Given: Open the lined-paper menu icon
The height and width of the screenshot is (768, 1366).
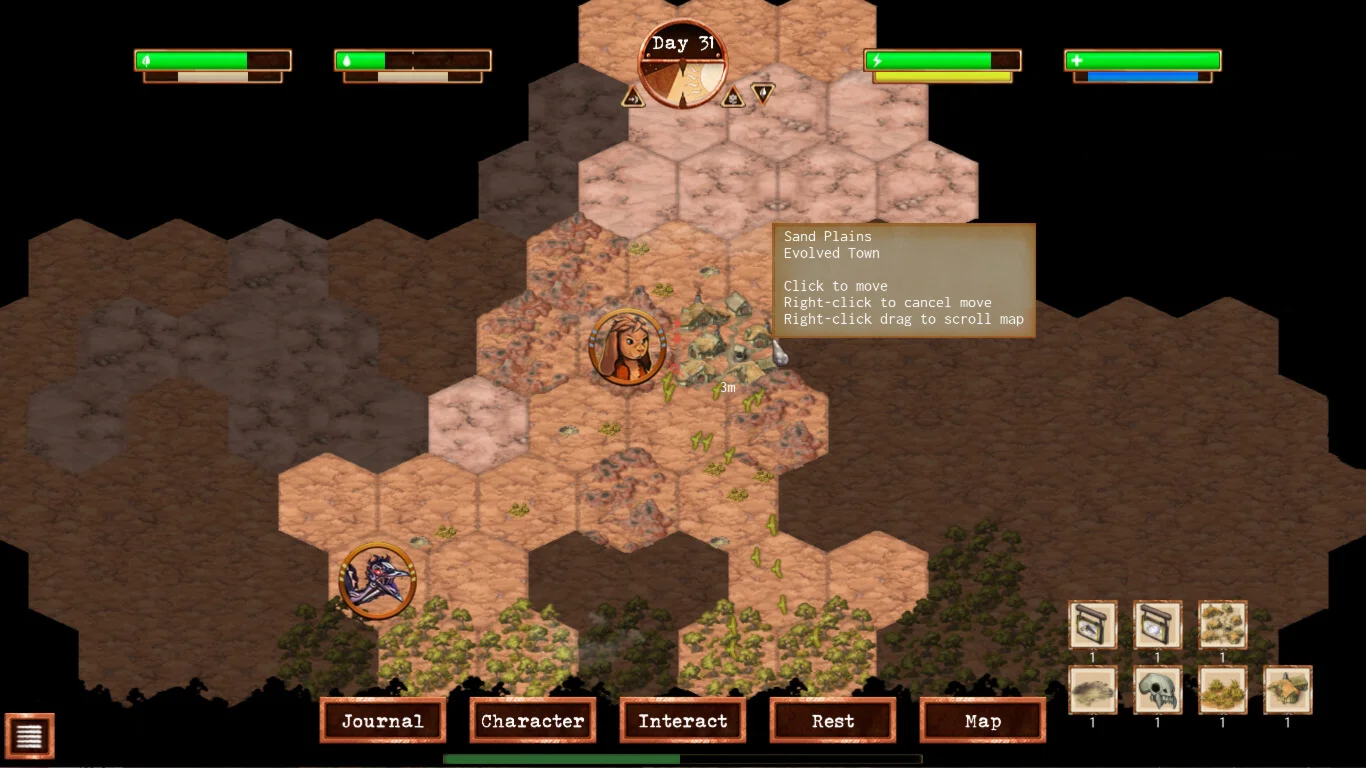Looking at the screenshot, I should pyautogui.click(x=30, y=736).
